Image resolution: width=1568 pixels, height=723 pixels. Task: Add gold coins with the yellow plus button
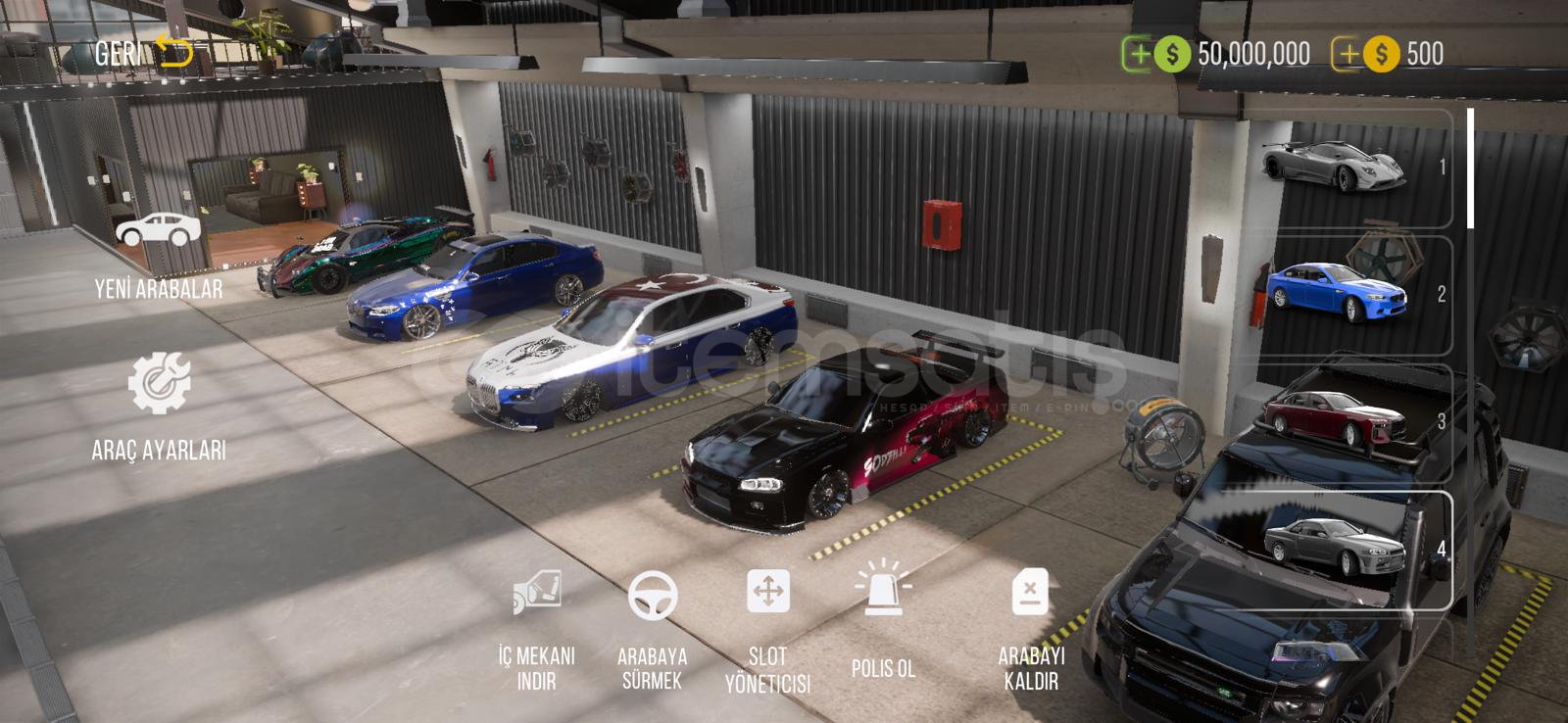(x=1347, y=54)
